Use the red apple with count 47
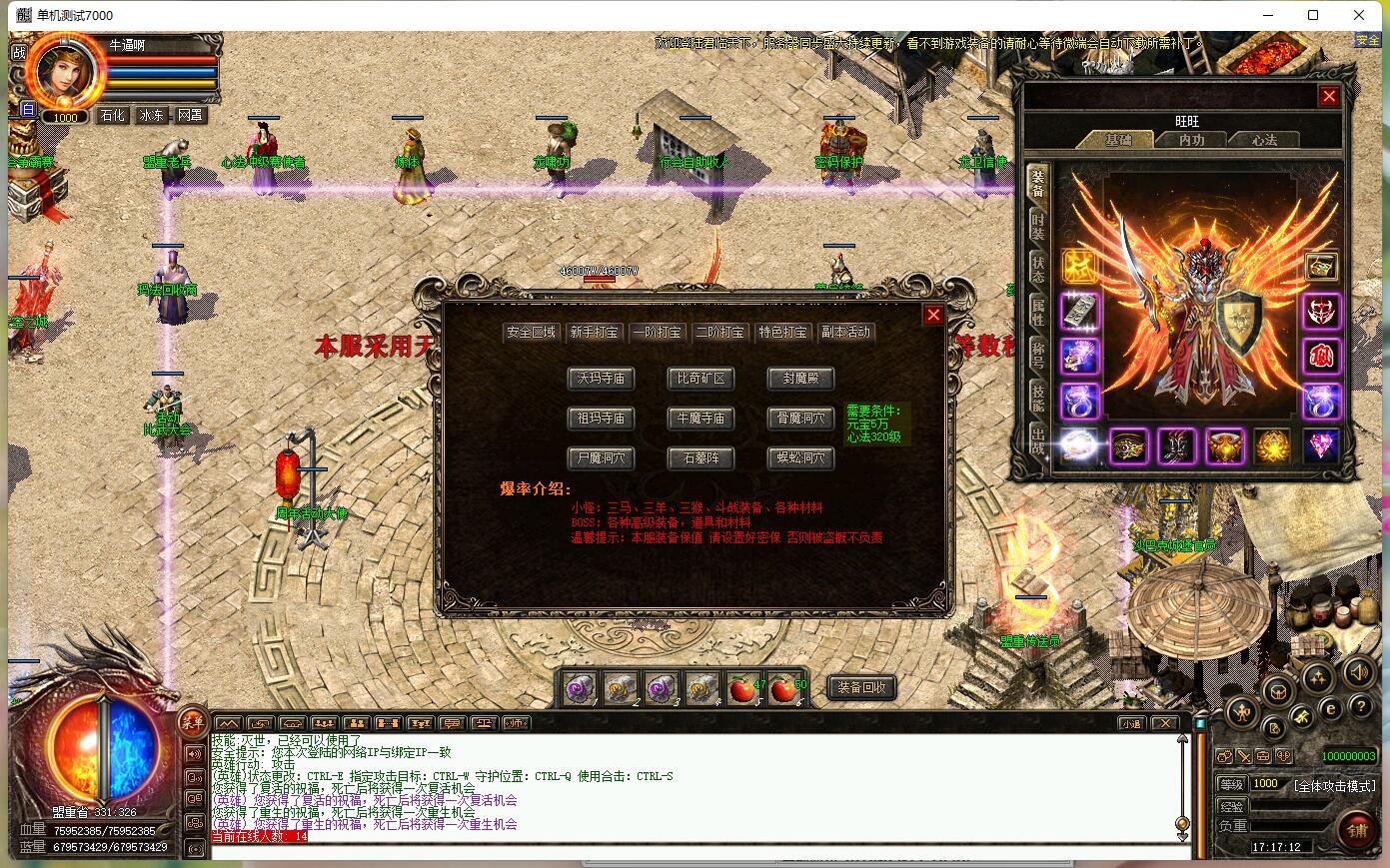1390x868 pixels. point(742,689)
